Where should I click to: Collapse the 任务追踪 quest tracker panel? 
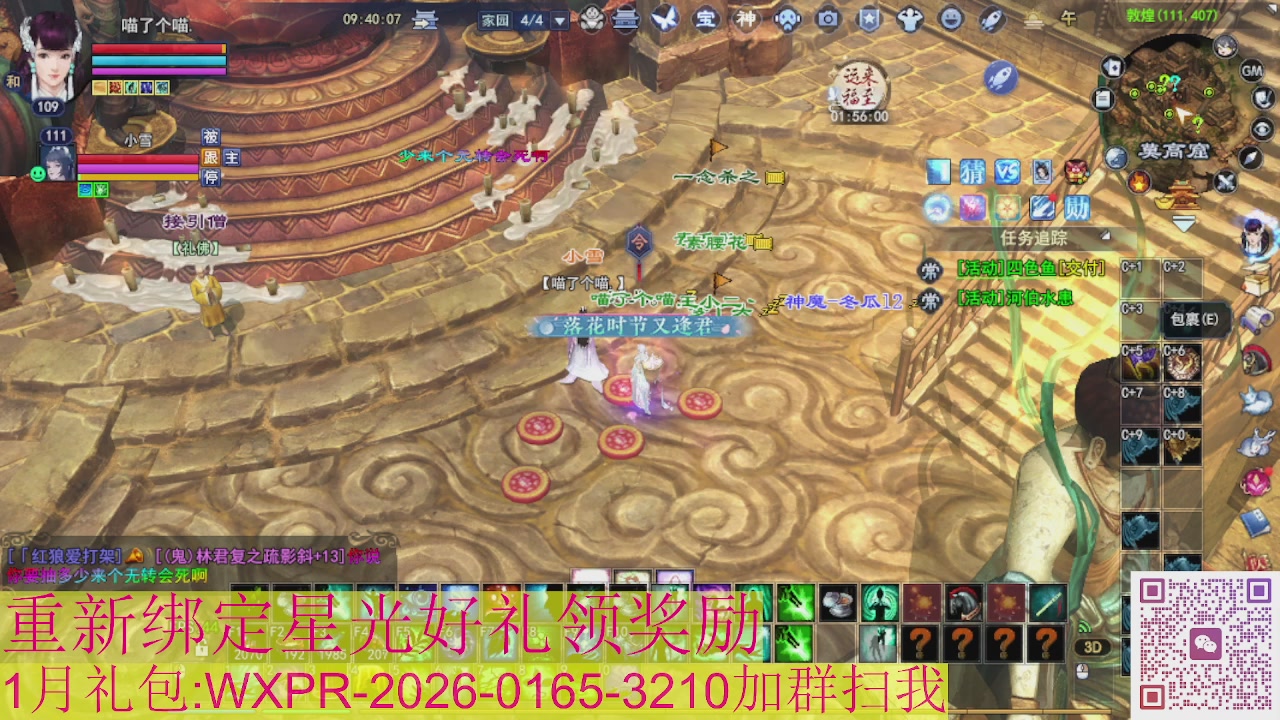click(1103, 235)
